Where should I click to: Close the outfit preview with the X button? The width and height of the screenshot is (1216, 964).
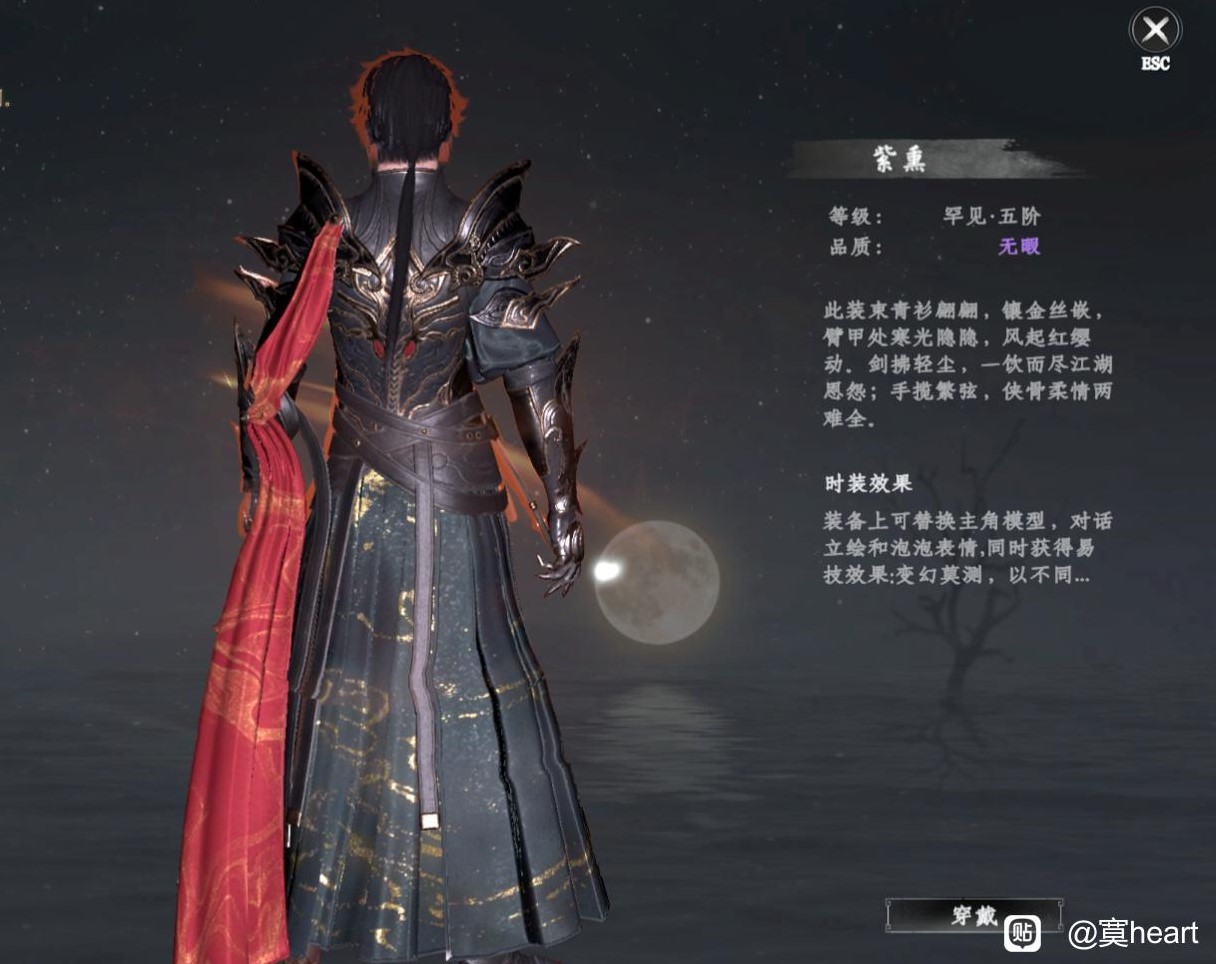pos(1155,30)
